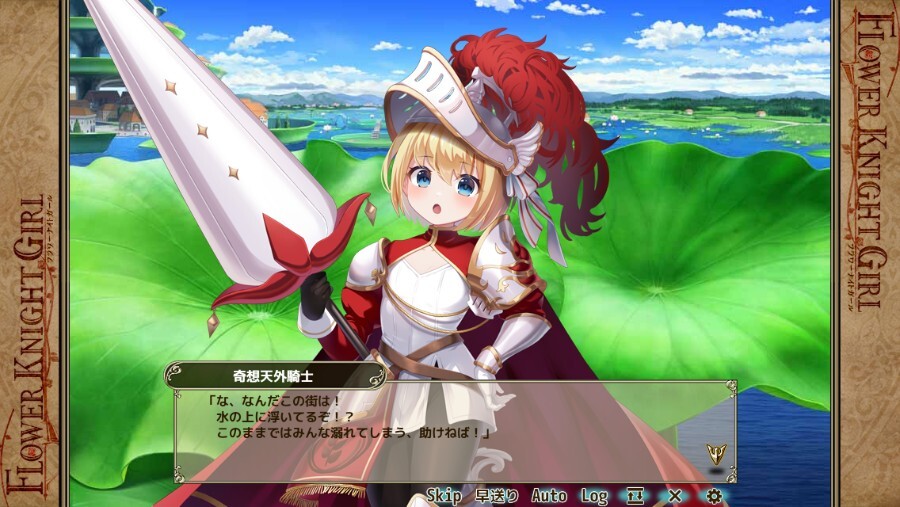Skip the current story scene
900x507 pixels.
(x=444, y=496)
